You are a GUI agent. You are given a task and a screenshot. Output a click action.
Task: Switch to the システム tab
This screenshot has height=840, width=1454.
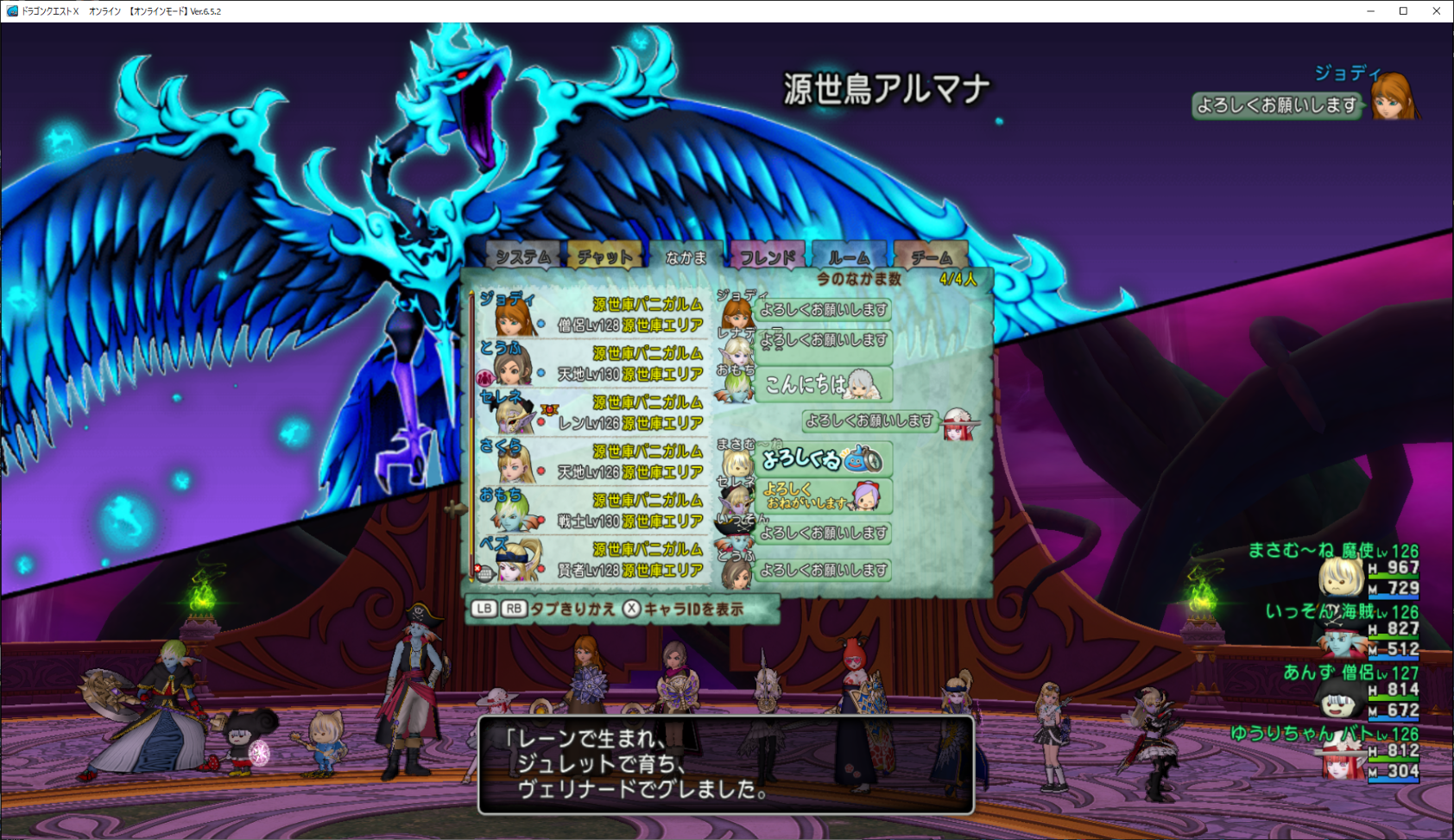(522, 256)
